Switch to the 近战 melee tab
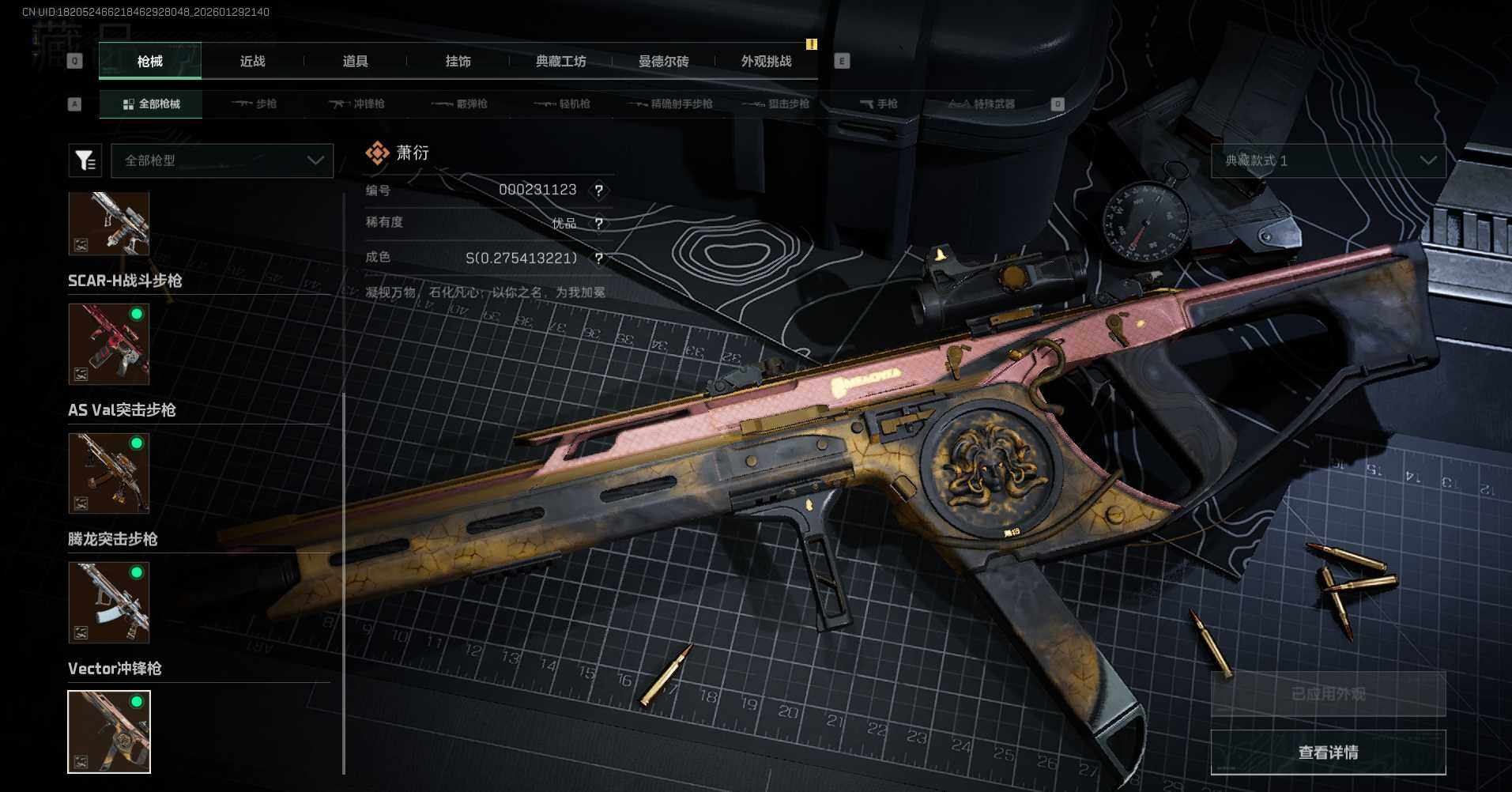Image resolution: width=1512 pixels, height=792 pixels. click(x=252, y=62)
